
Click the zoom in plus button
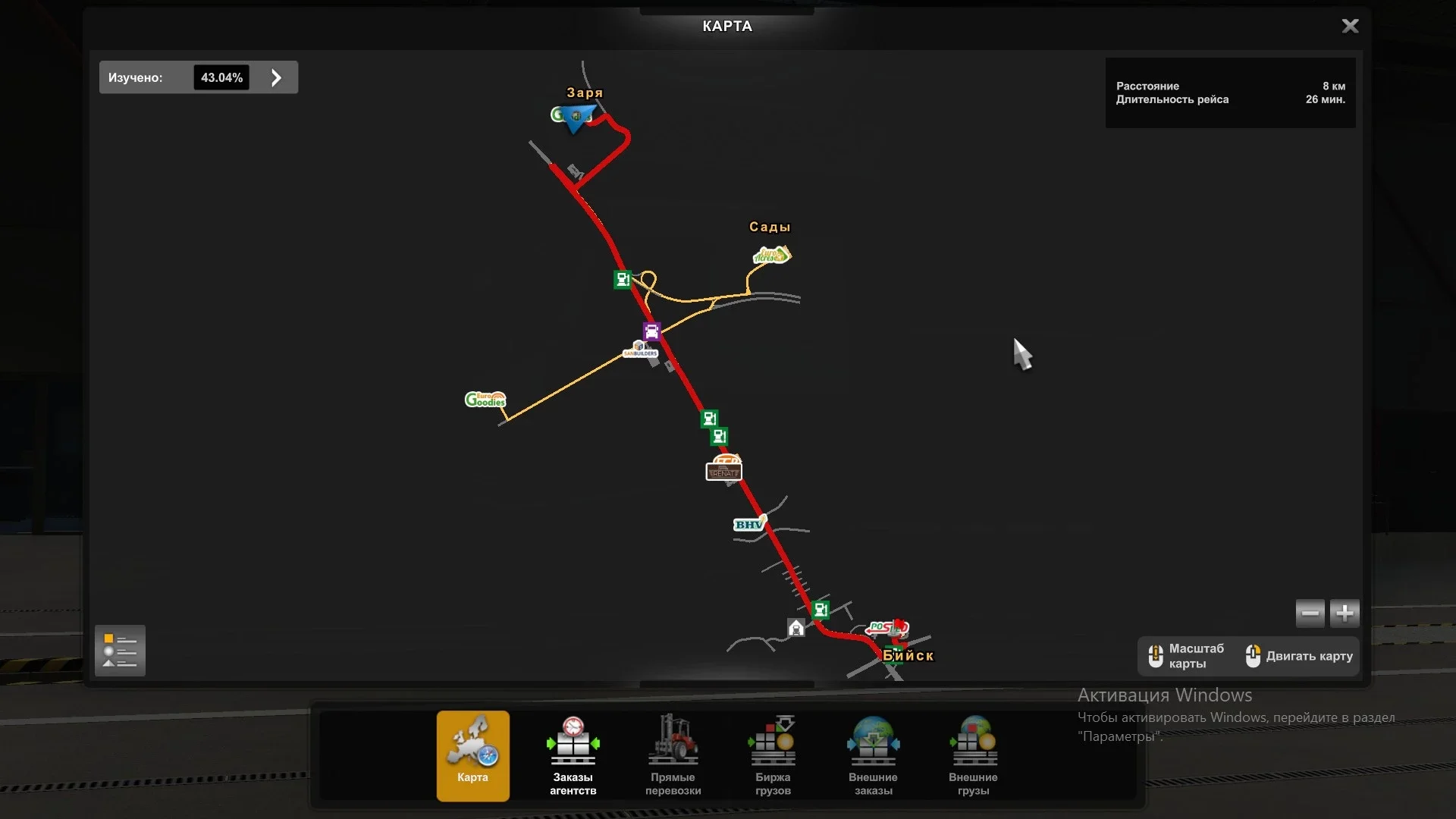[1343, 613]
